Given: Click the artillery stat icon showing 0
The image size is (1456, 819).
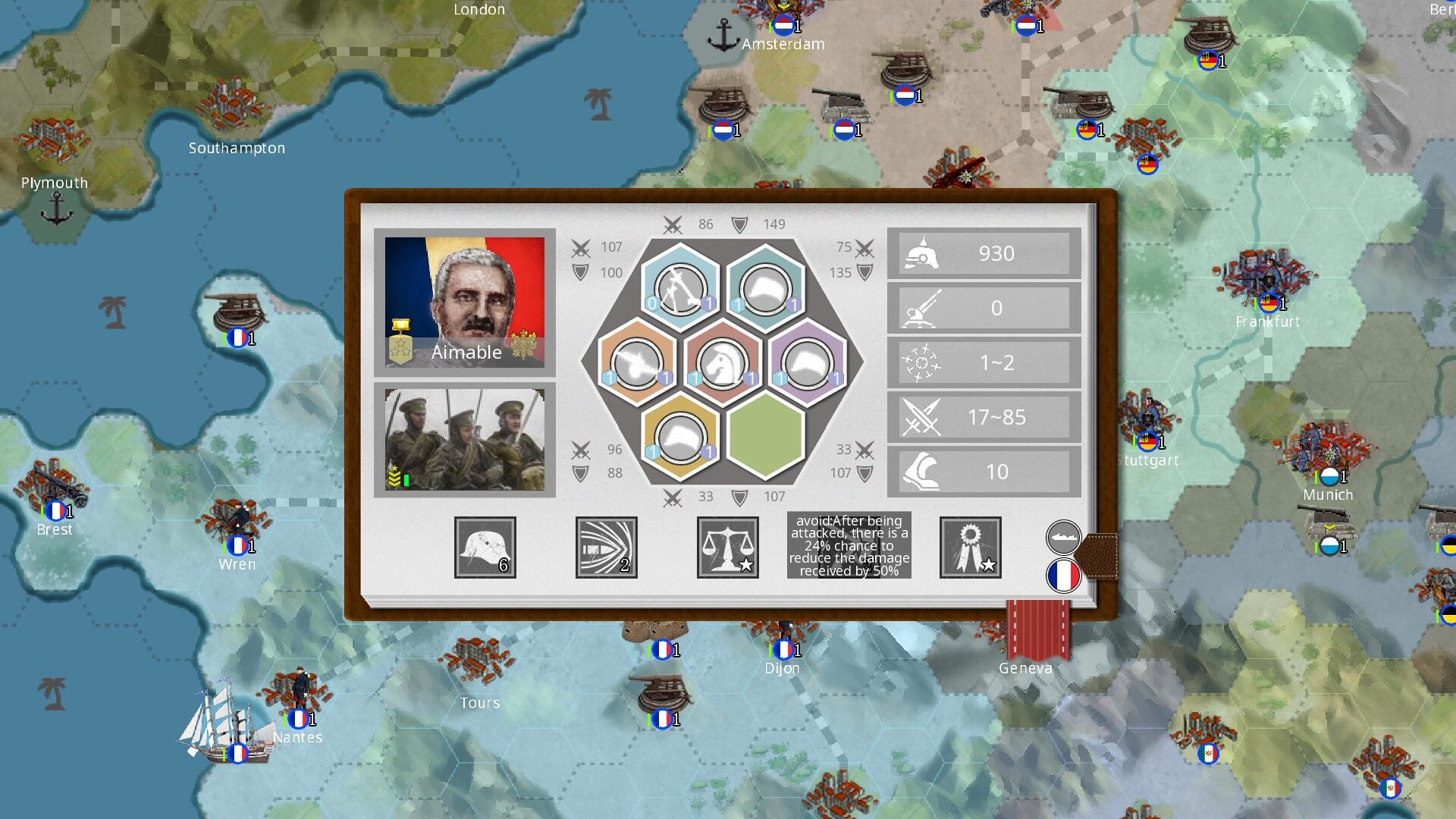Looking at the screenshot, I should coord(983,308).
